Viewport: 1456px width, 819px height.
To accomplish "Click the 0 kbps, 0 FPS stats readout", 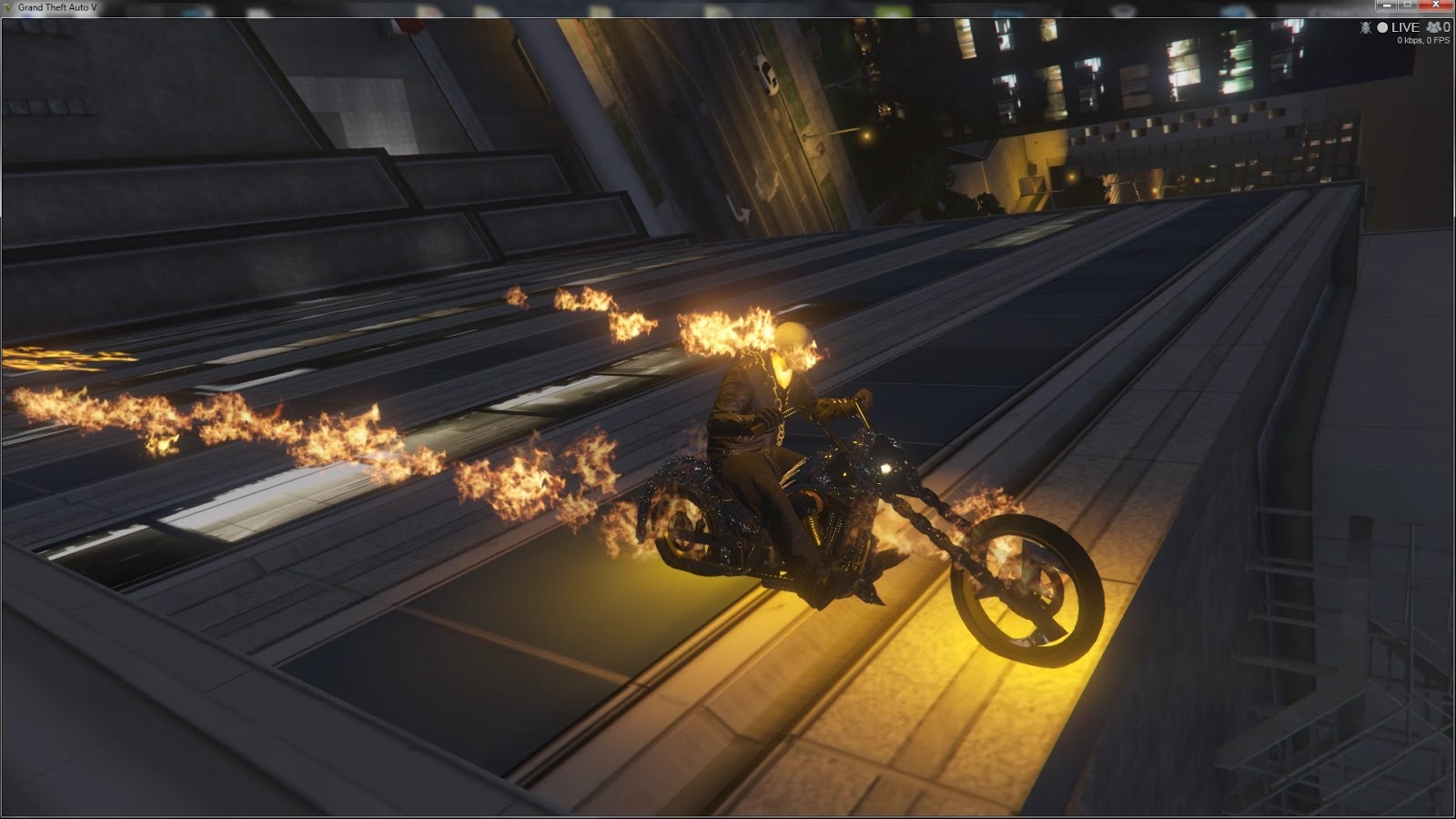I will coord(1421,40).
